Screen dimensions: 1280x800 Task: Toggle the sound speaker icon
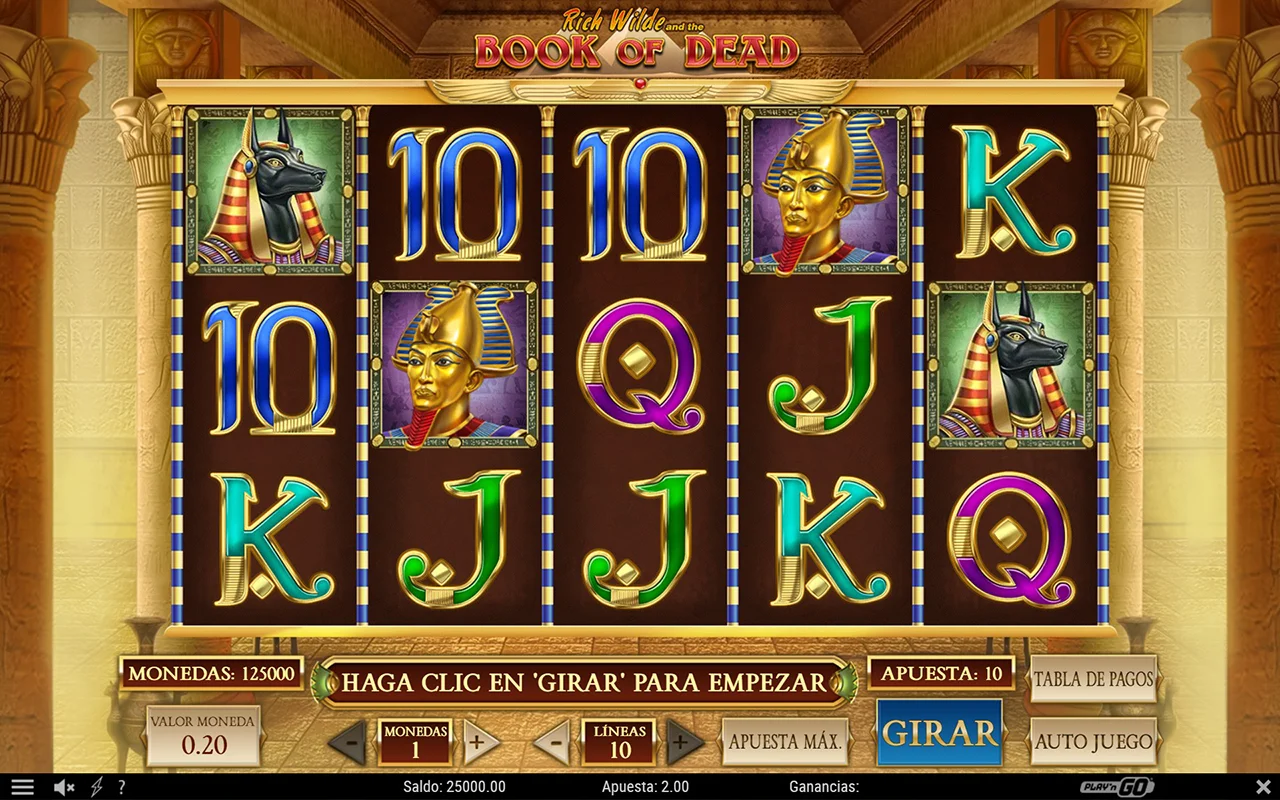coord(64,787)
